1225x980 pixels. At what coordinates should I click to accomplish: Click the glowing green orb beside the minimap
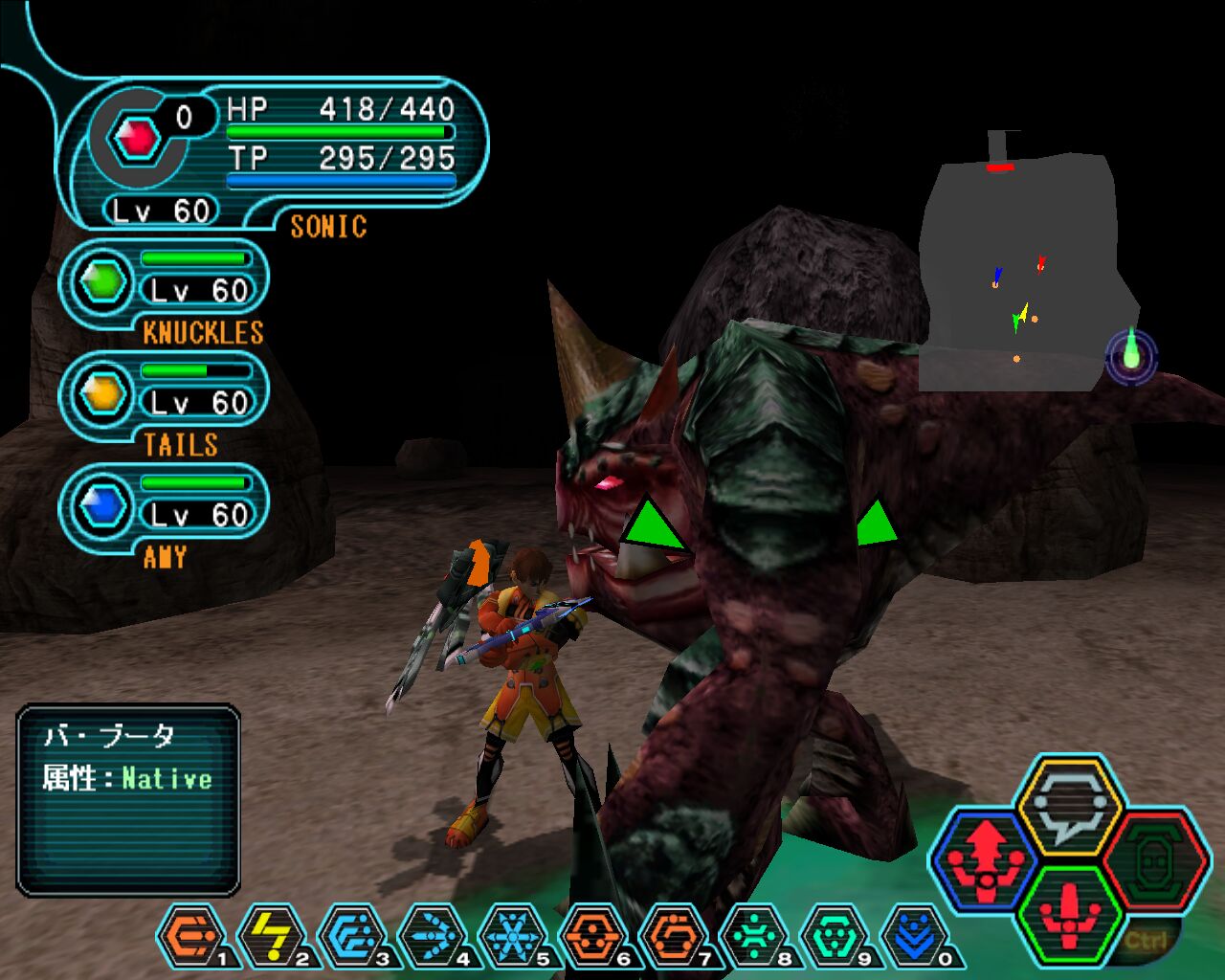[x=1131, y=353]
